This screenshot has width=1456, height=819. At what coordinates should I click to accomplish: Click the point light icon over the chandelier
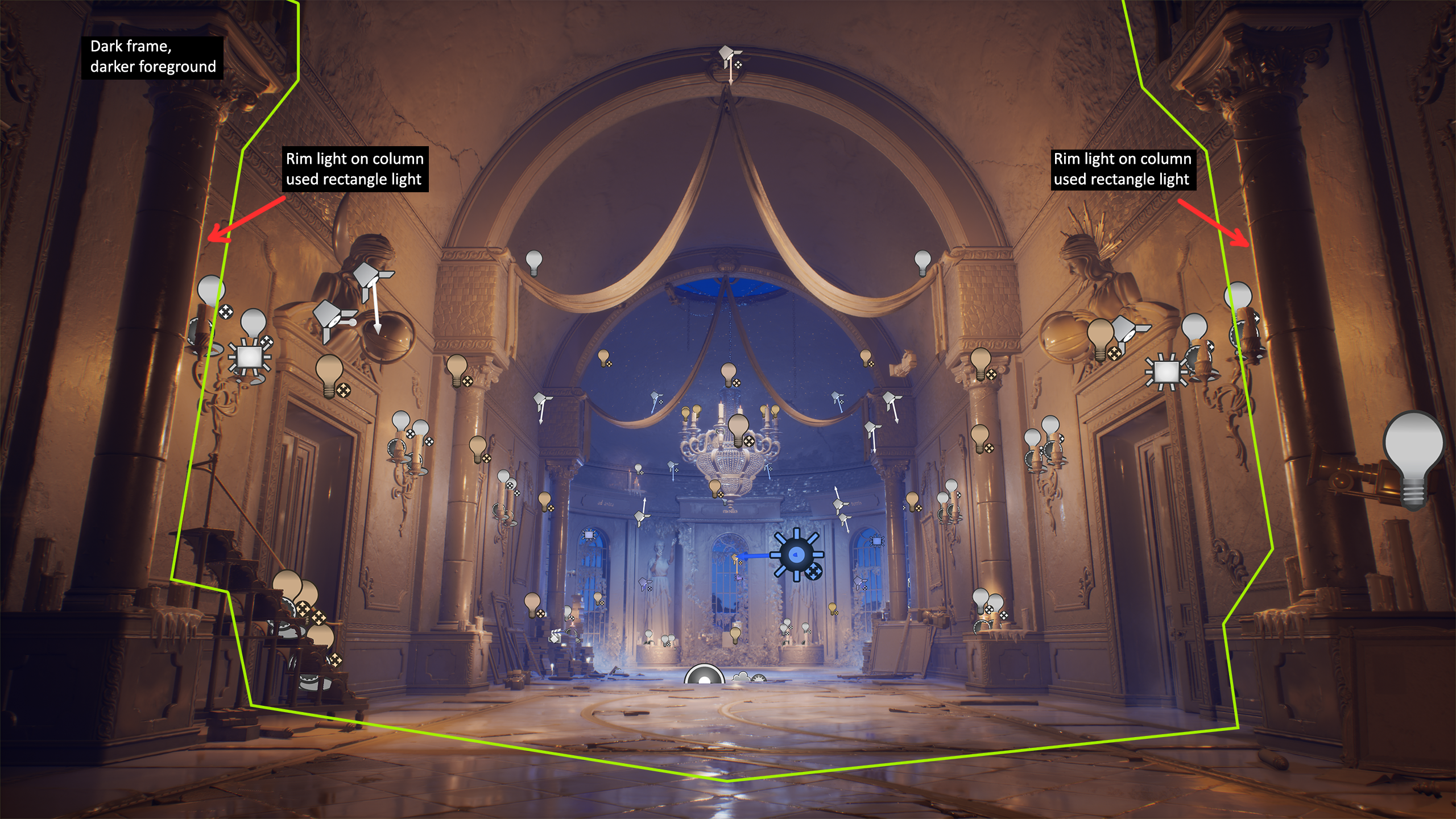(738, 428)
